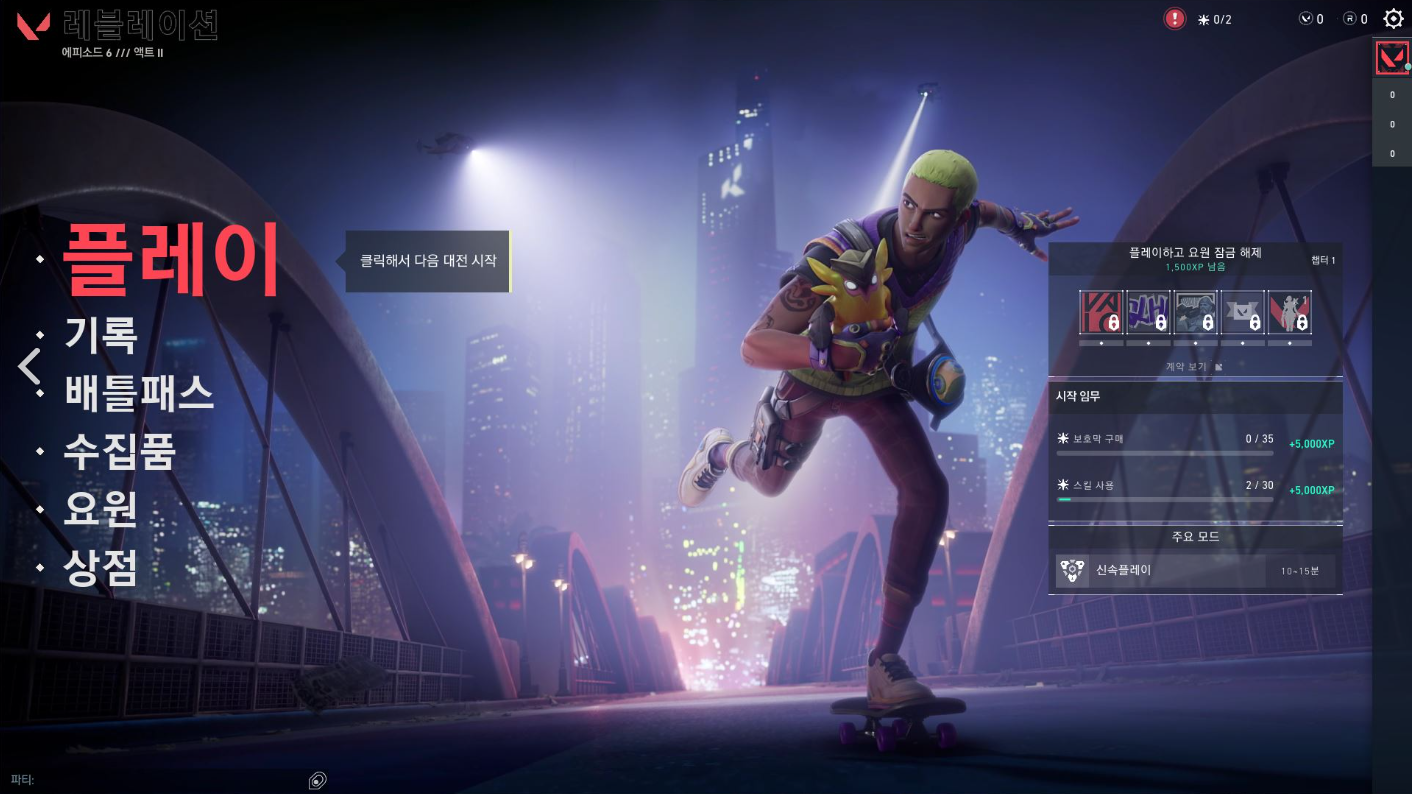Open settings with the gear icon
Viewport: 1412px width, 794px height.
point(1393,19)
